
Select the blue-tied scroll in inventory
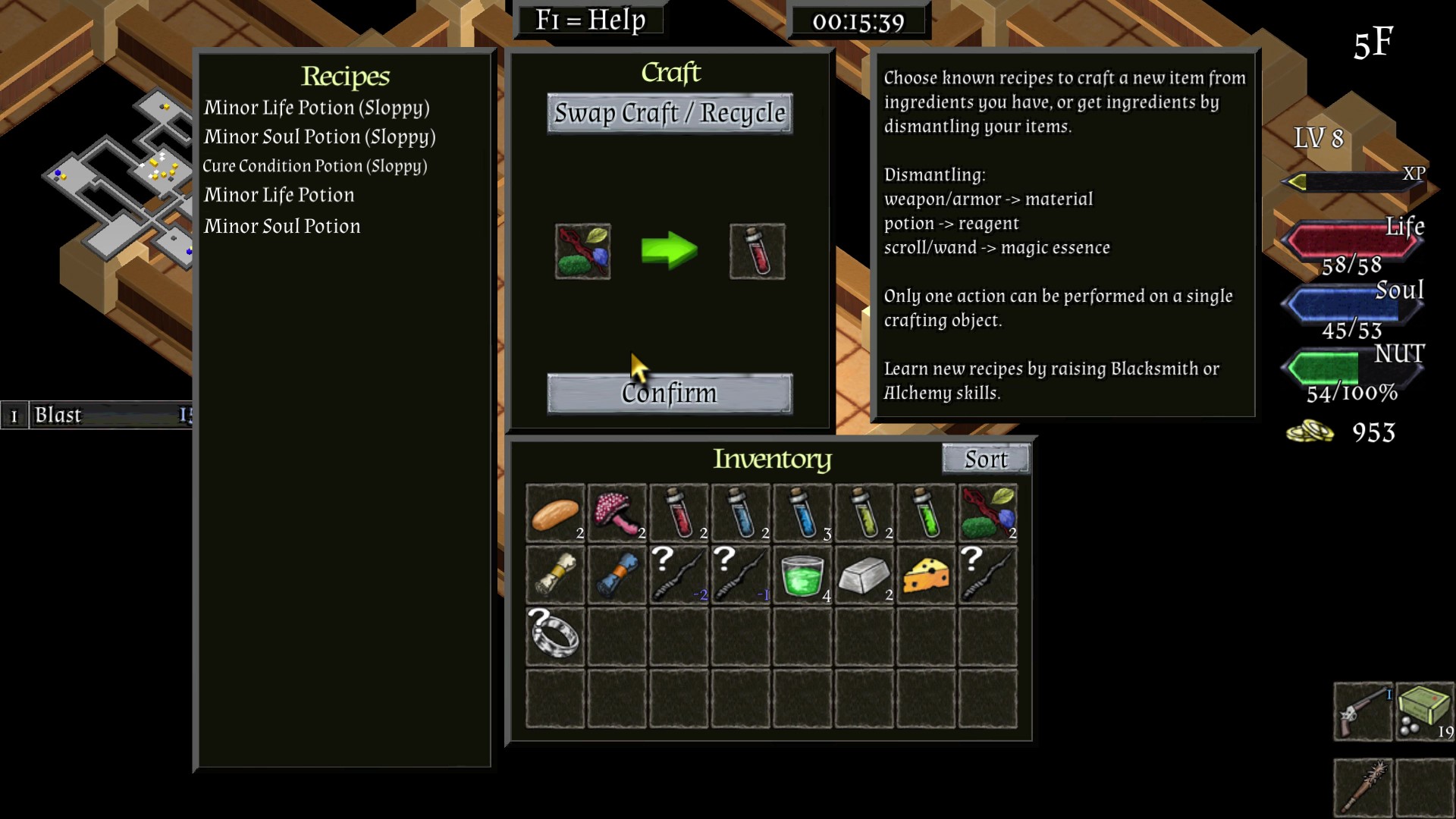click(617, 576)
